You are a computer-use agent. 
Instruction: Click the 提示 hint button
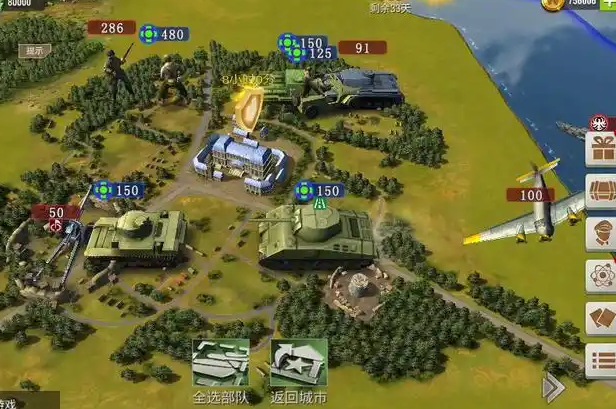tap(36, 50)
